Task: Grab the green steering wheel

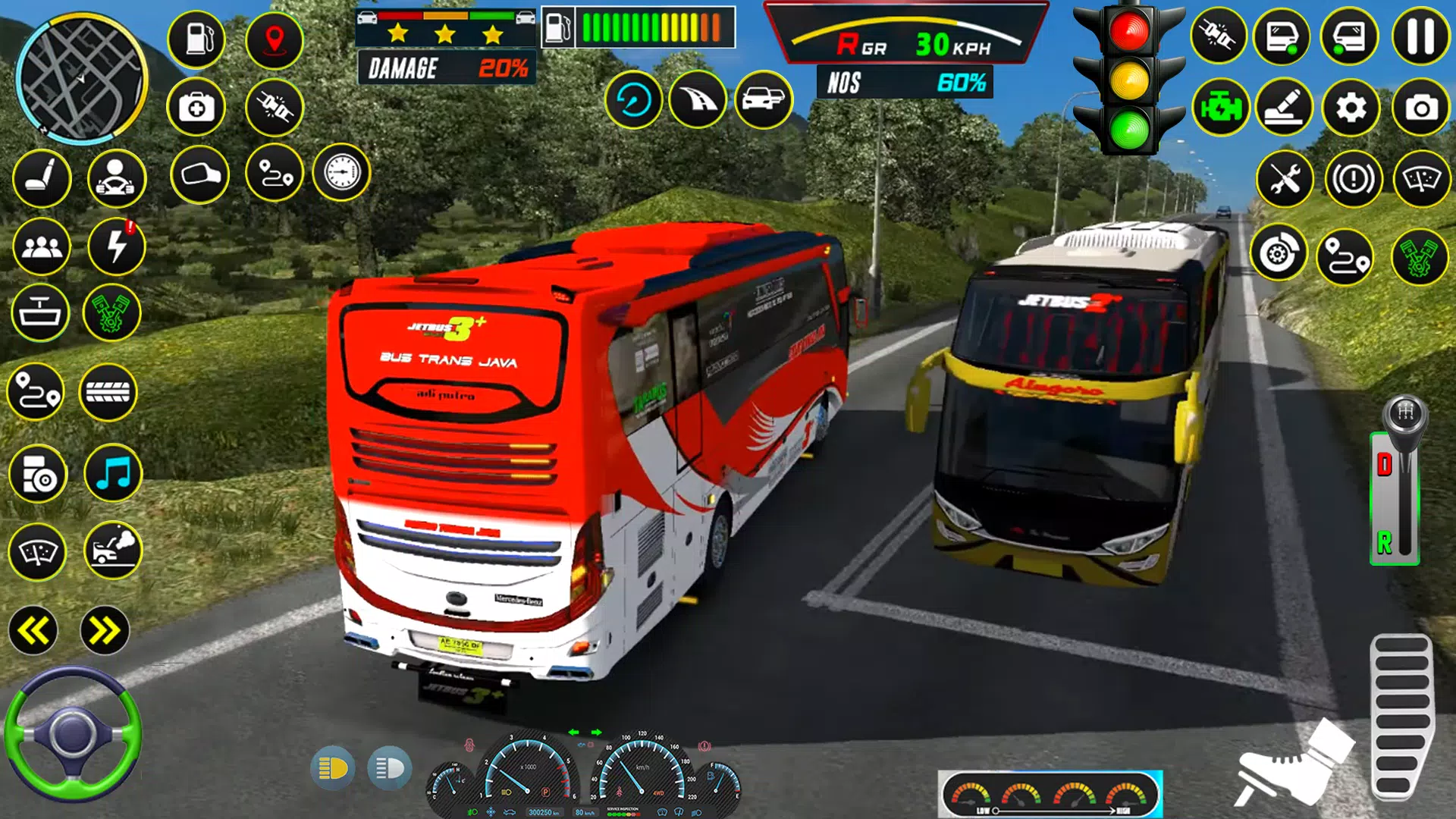Action: tap(73, 733)
